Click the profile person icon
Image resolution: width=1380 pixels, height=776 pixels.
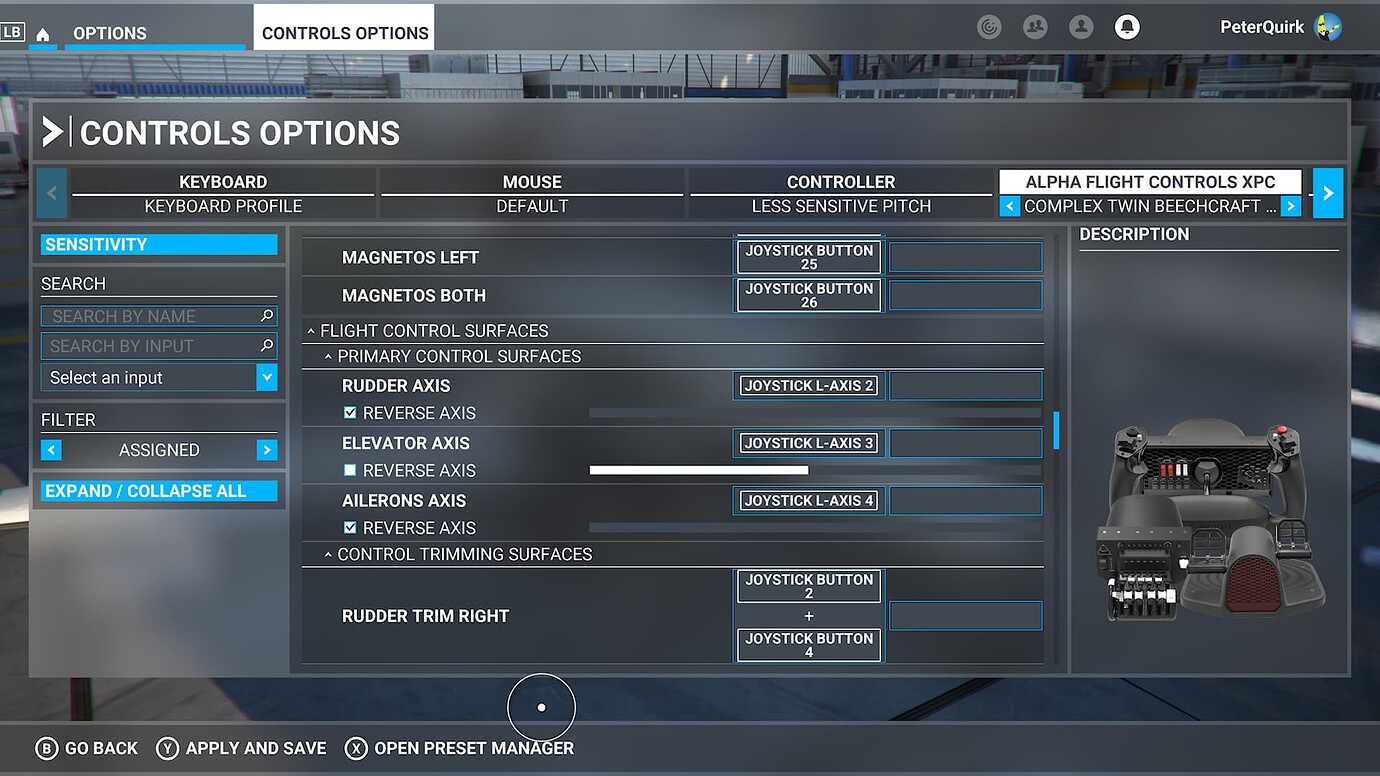click(x=1081, y=26)
